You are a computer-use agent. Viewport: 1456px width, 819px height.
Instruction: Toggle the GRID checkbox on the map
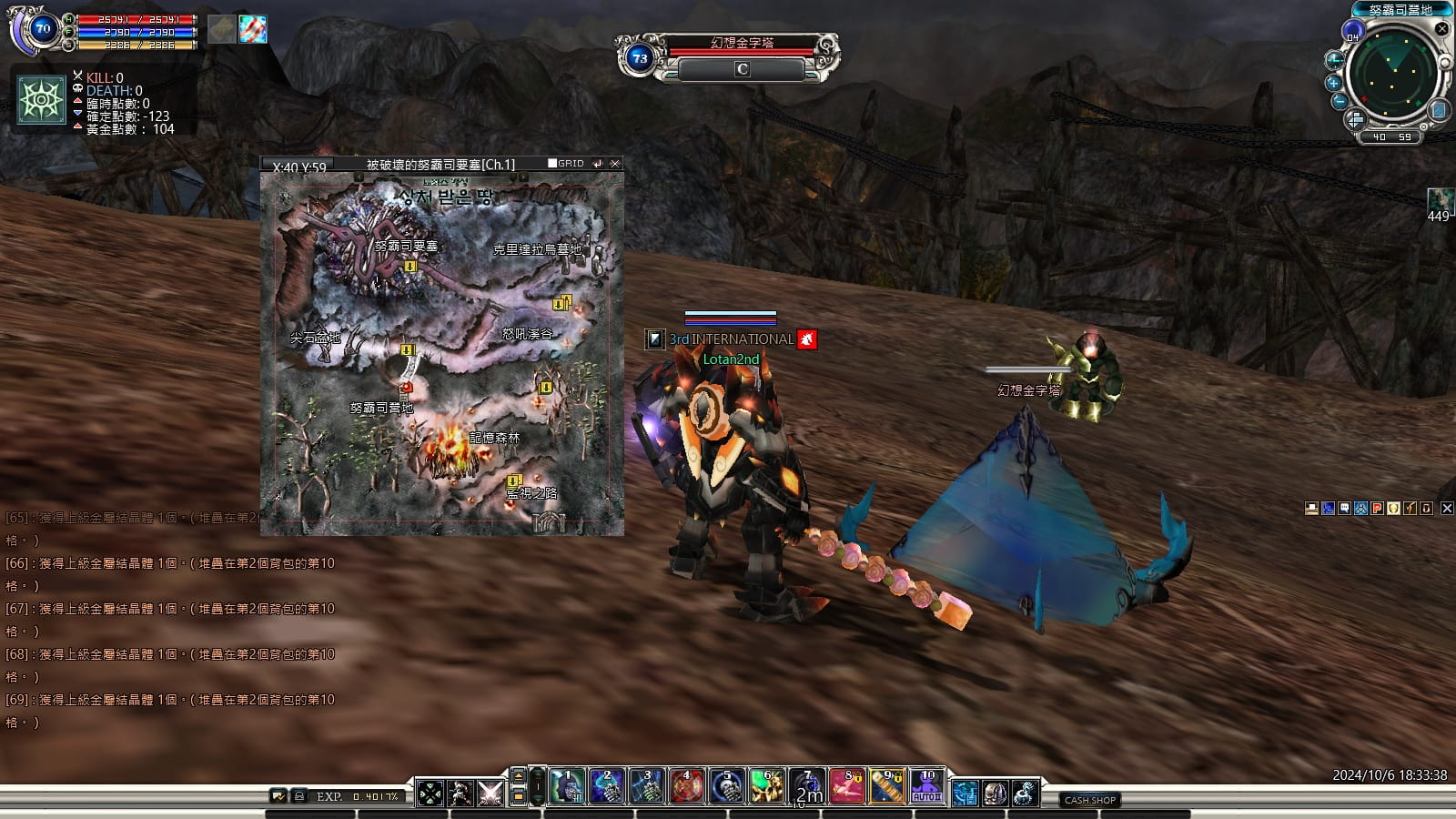(552, 164)
